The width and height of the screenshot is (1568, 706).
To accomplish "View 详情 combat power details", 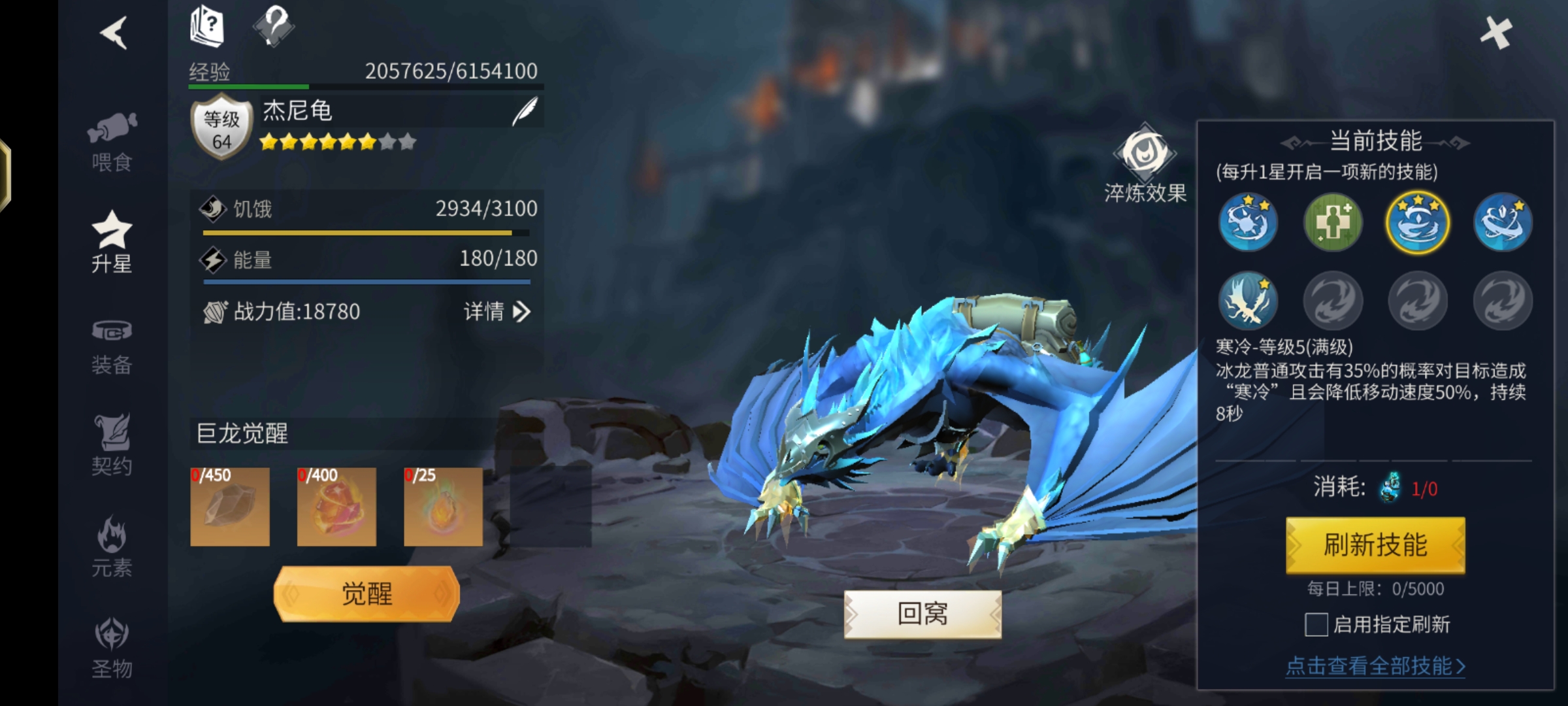I will tap(497, 312).
